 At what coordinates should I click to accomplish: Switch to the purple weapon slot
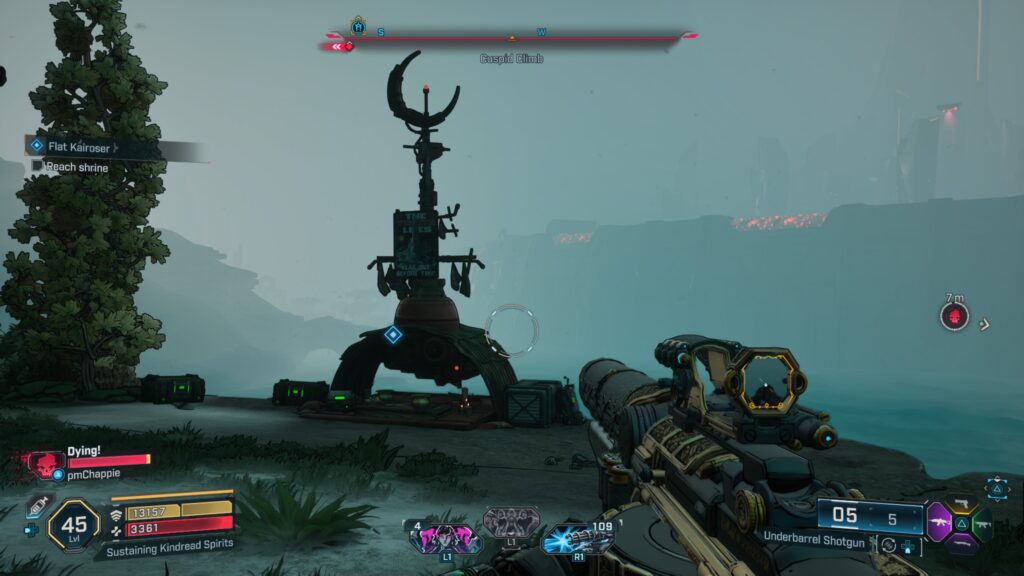[x=938, y=522]
